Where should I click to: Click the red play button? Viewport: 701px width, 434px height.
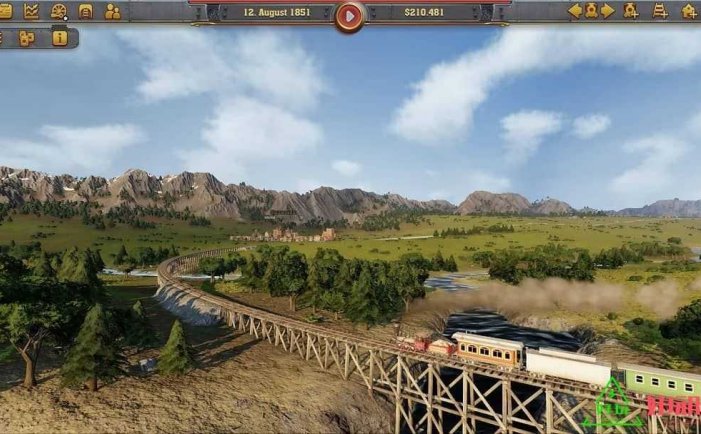point(349,15)
